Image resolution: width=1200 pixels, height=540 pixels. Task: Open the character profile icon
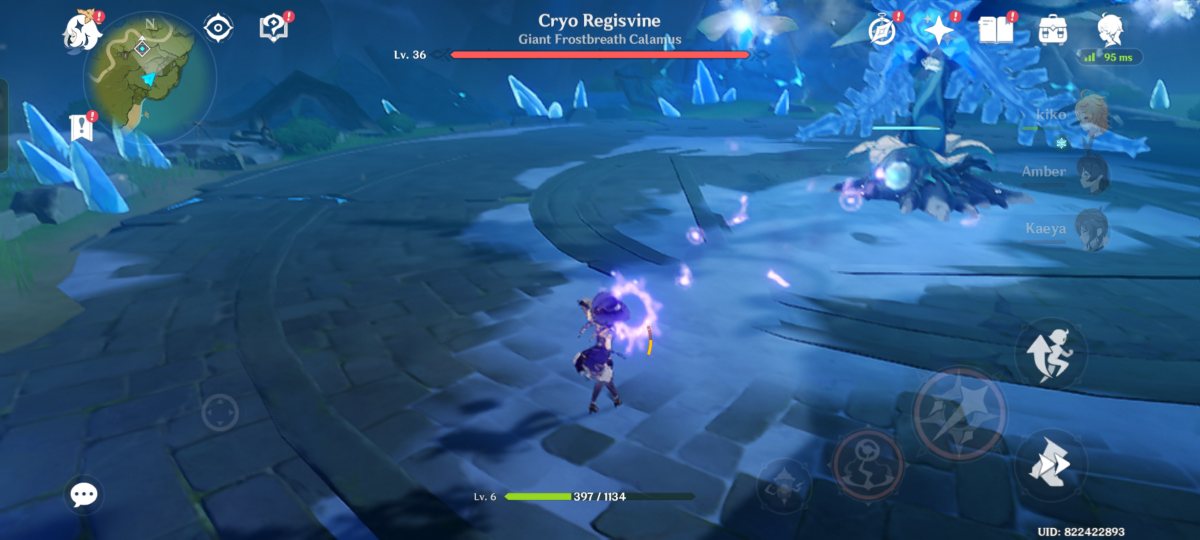pos(1108,30)
